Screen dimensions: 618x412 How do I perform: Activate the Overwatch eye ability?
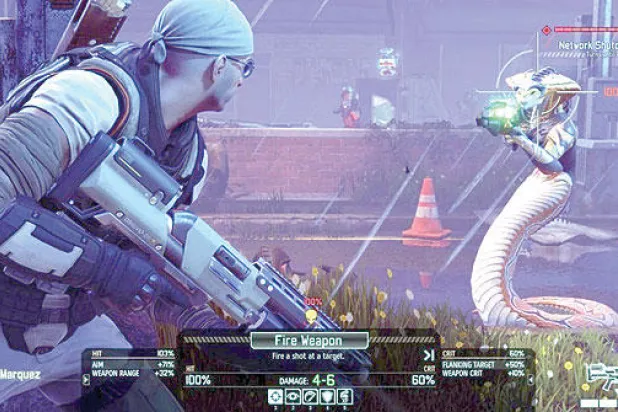tap(293, 397)
